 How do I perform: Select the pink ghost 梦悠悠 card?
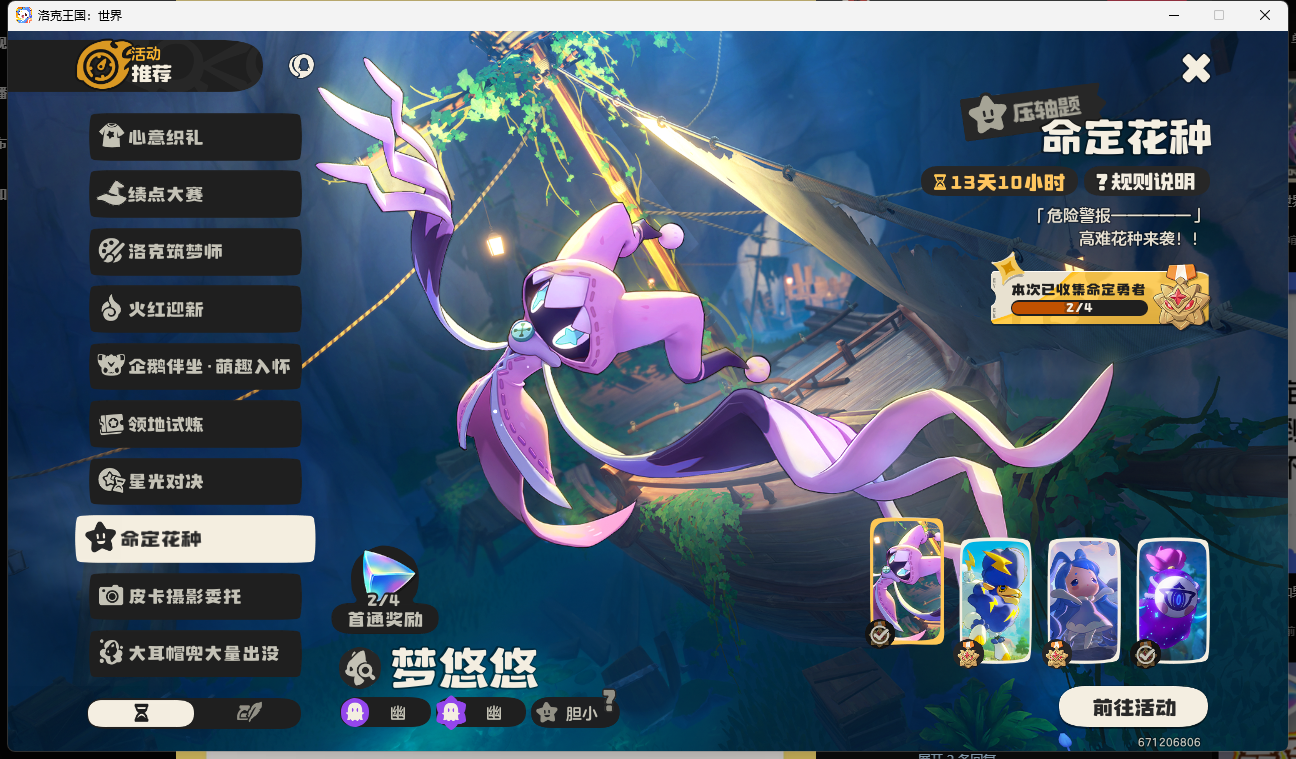click(x=906, y=580)
